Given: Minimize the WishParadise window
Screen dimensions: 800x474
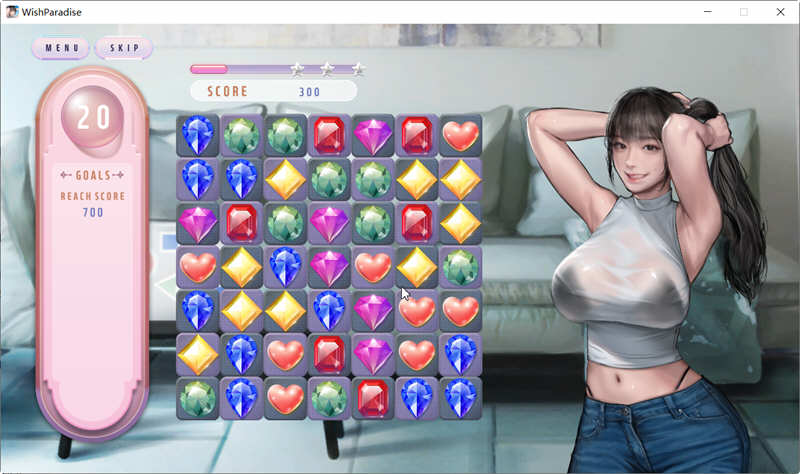Looking at the screenshot, I should (x=706, y=12).
